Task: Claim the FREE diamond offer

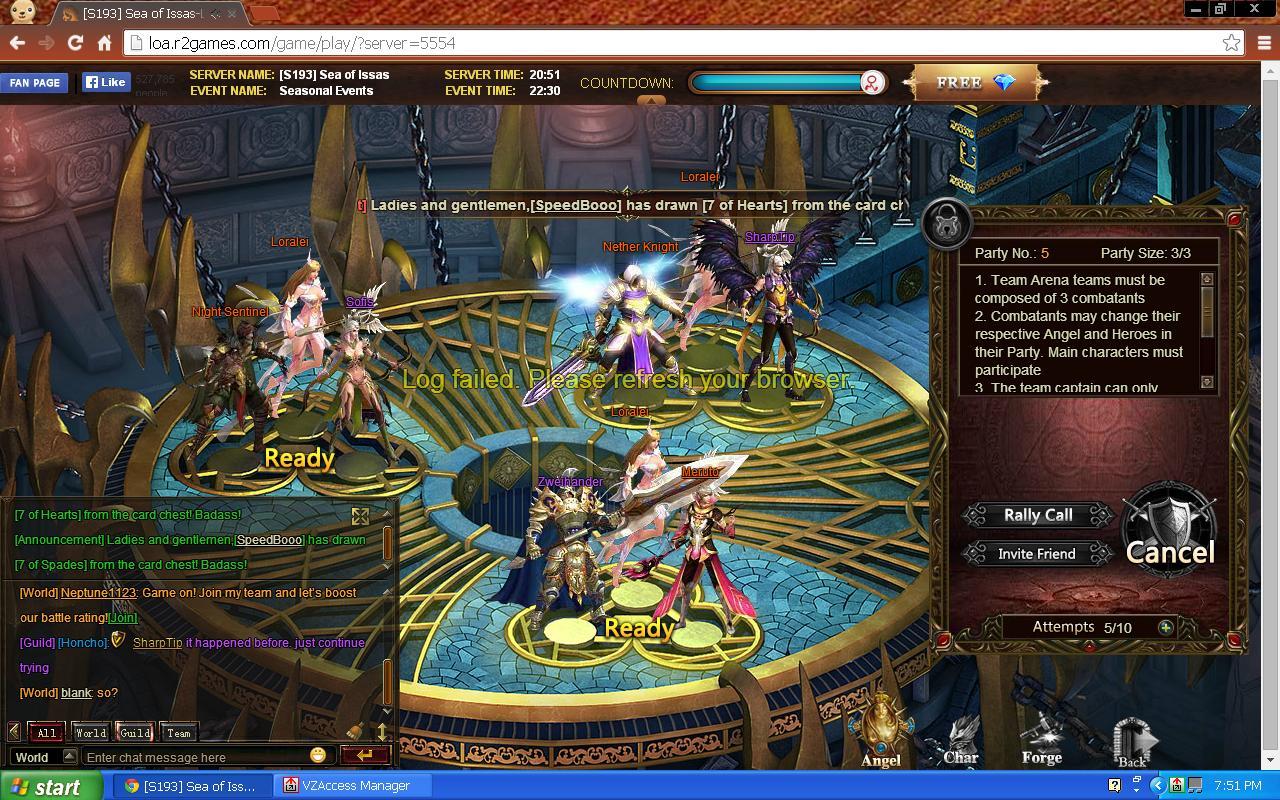Action: click(x=975, y=83)
